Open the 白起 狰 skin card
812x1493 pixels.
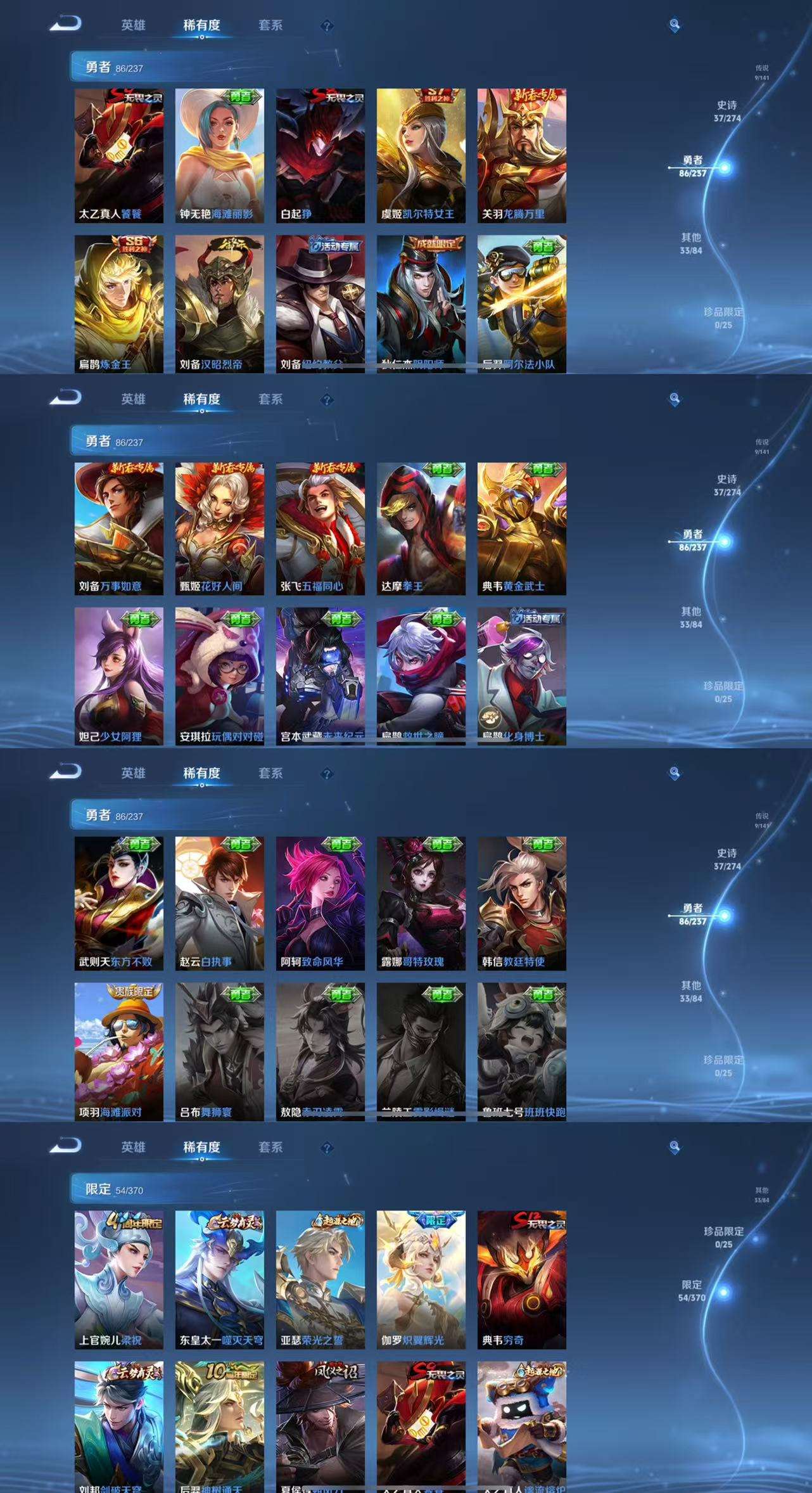click(x=320, y=155)
